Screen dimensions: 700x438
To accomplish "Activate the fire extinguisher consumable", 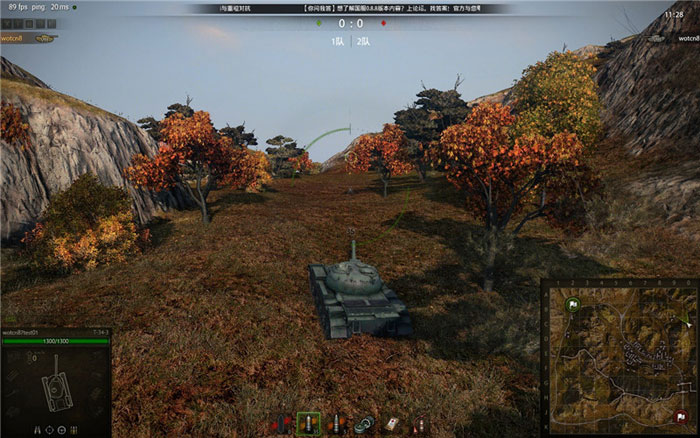I will pos(420,424).
